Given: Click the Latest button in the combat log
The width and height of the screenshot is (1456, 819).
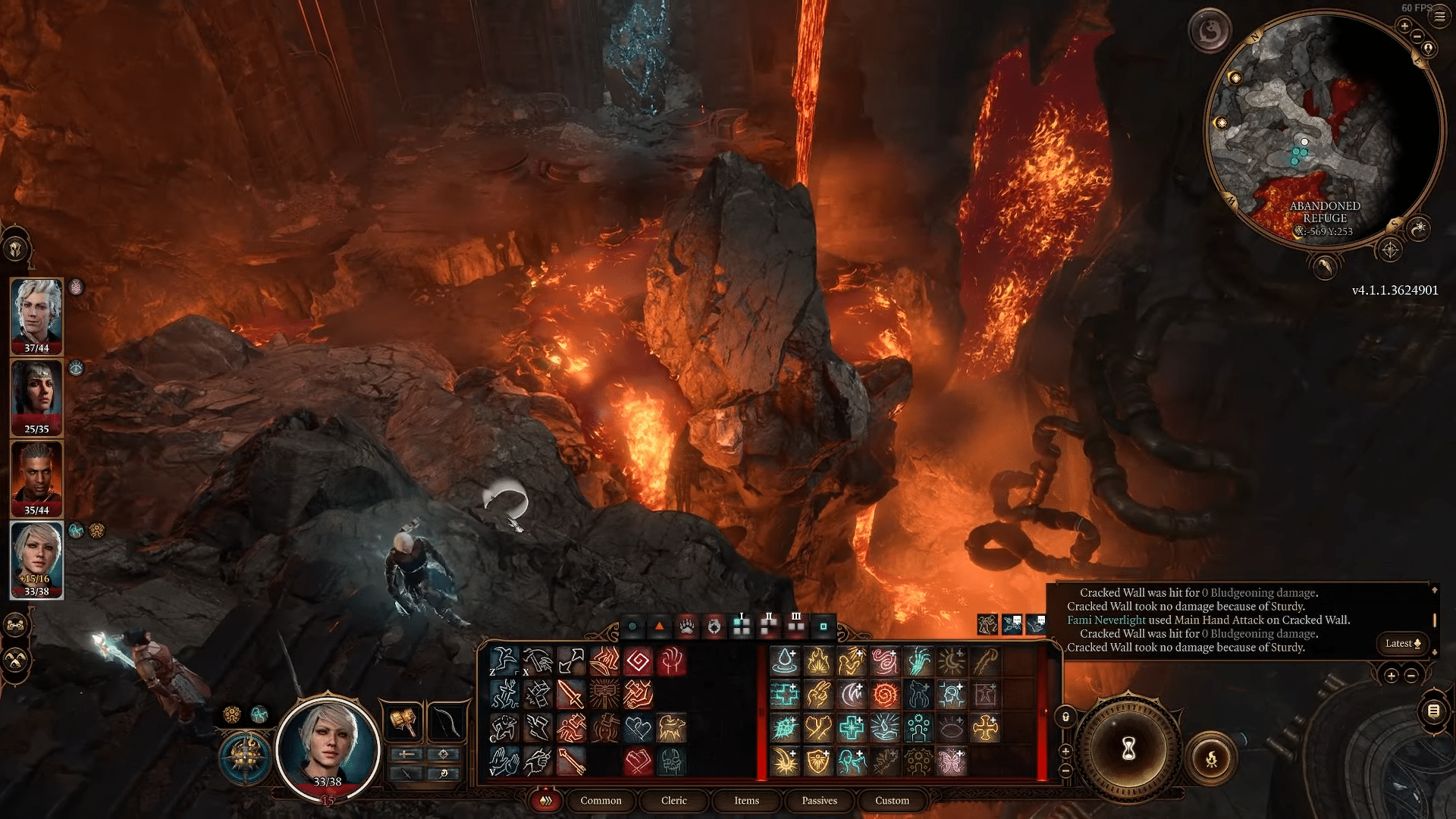Looking at the screenshot, I should tap(1404, 643).
